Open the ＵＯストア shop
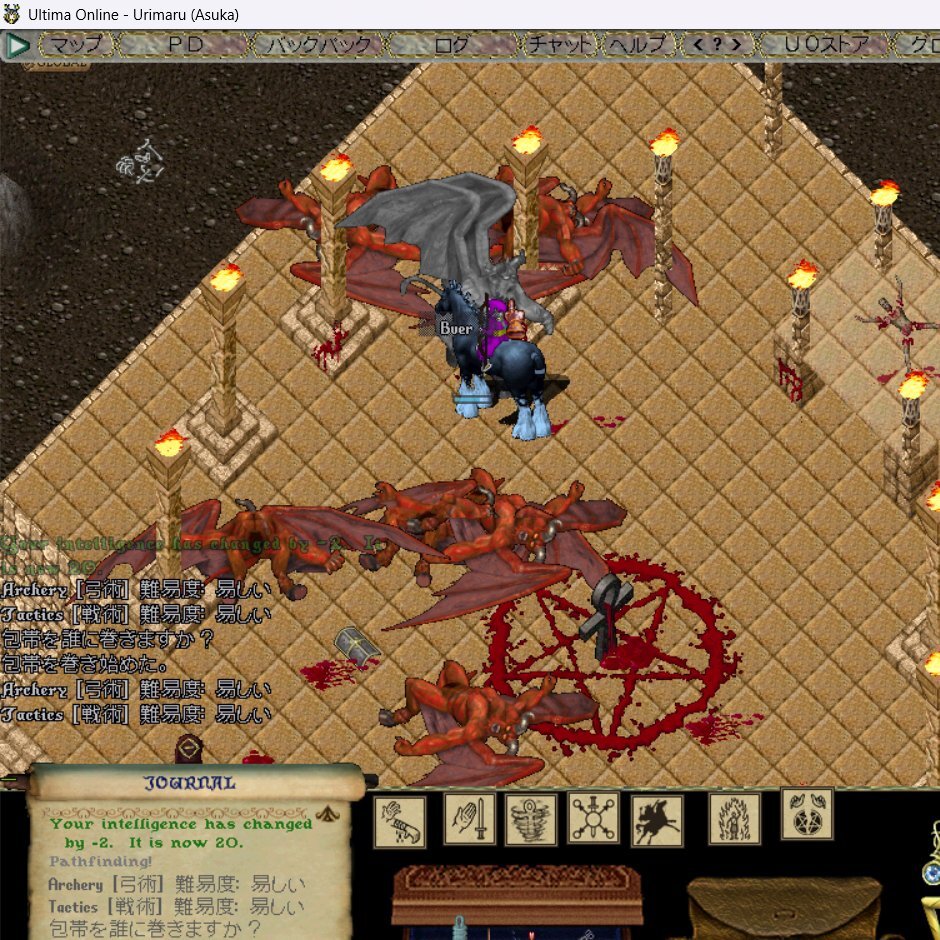Screen dimensions: 940x940 pos(822,45)
